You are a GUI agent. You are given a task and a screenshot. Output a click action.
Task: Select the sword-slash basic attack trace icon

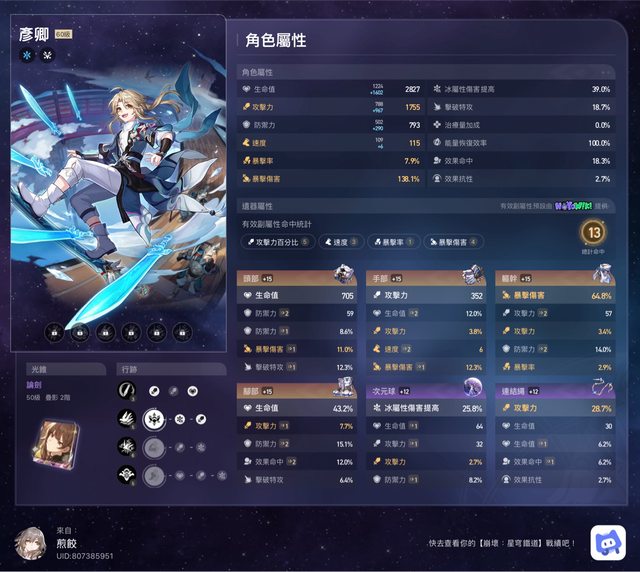(x=127, y=390)
